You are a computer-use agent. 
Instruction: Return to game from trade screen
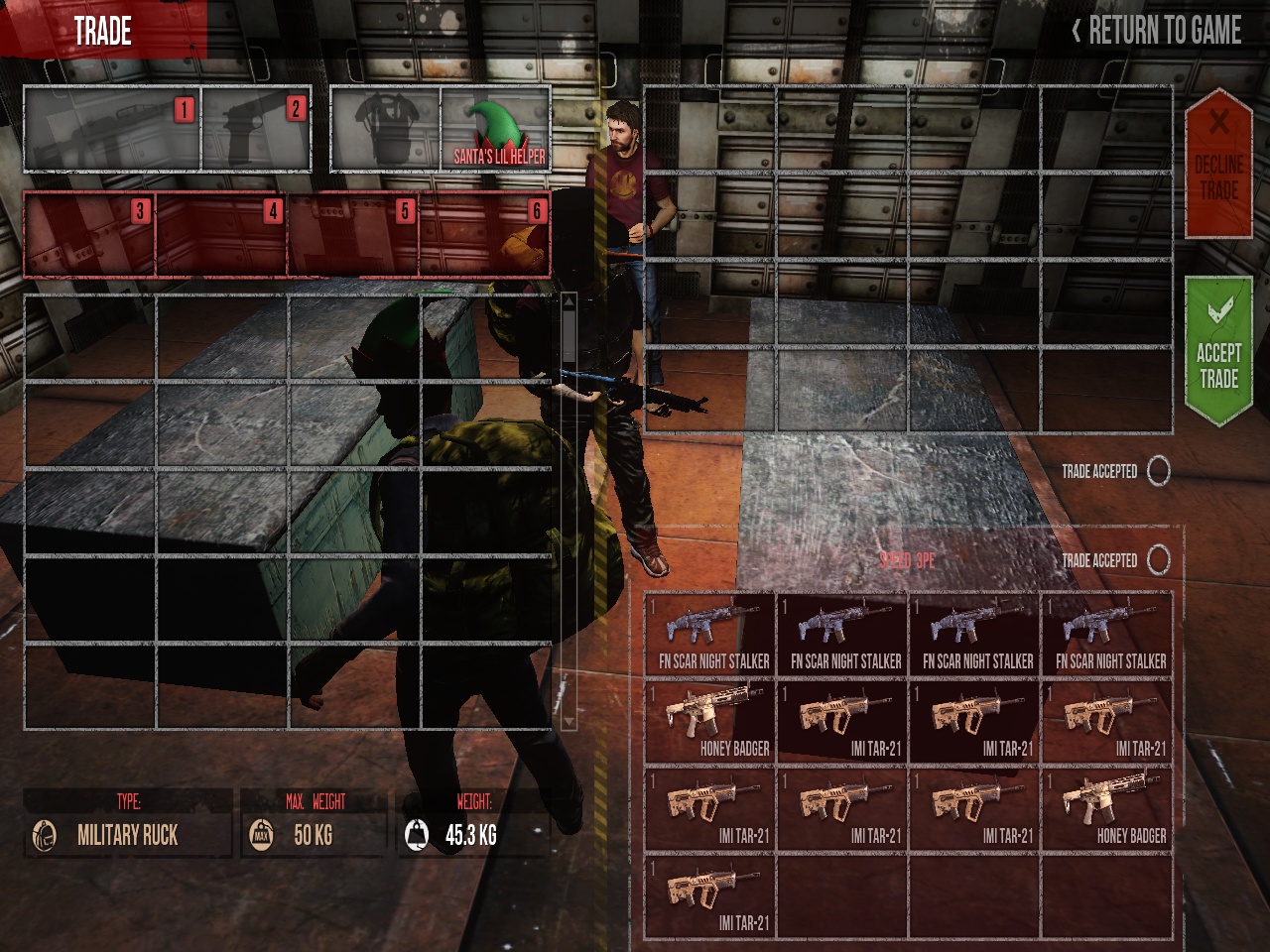pyautogui.click(x=1157, y=31)
